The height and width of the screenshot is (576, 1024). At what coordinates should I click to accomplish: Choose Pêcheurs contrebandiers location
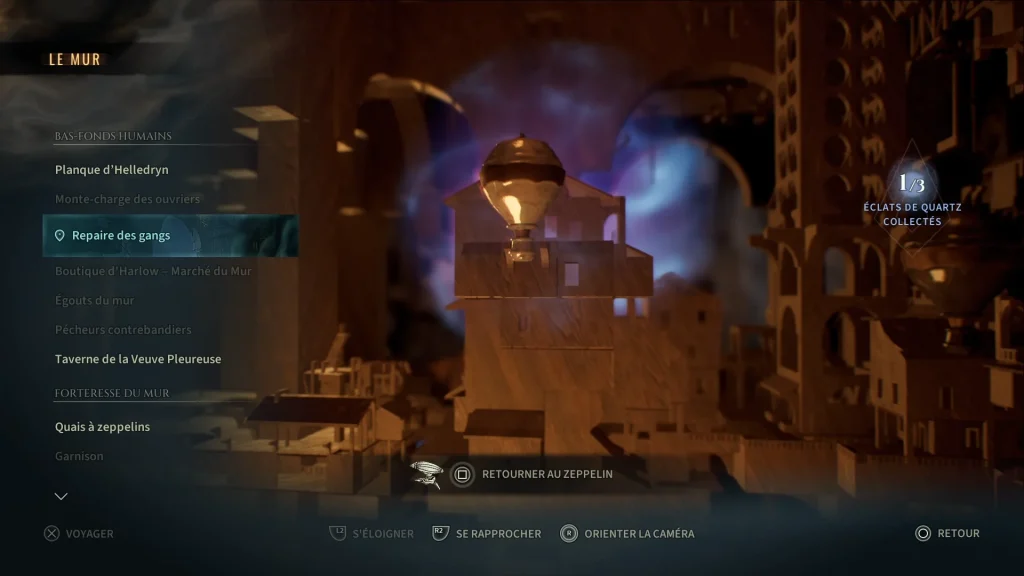coord(123,330)
